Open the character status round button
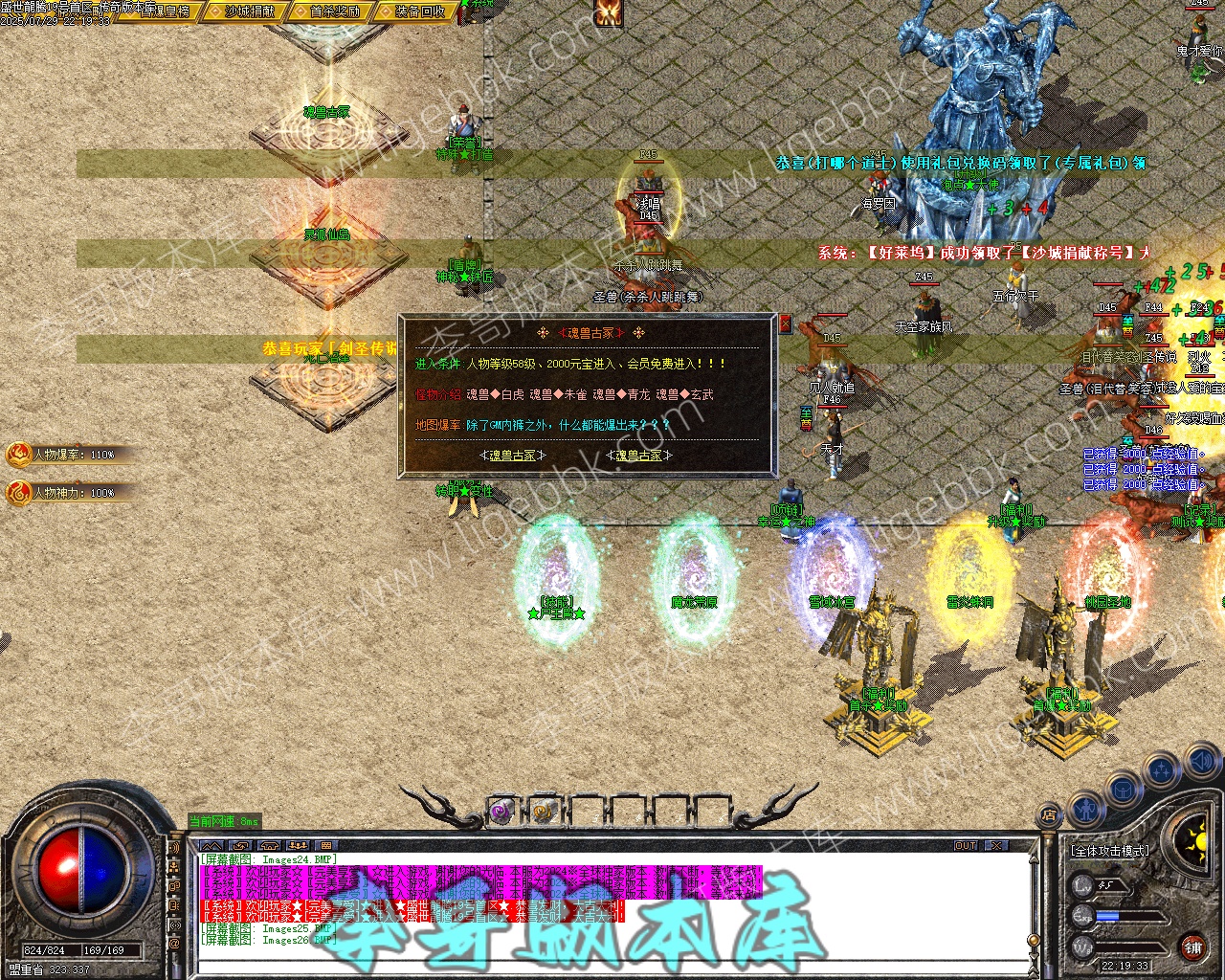Viewport: 1225px width, 980px height. point(1086,810)
